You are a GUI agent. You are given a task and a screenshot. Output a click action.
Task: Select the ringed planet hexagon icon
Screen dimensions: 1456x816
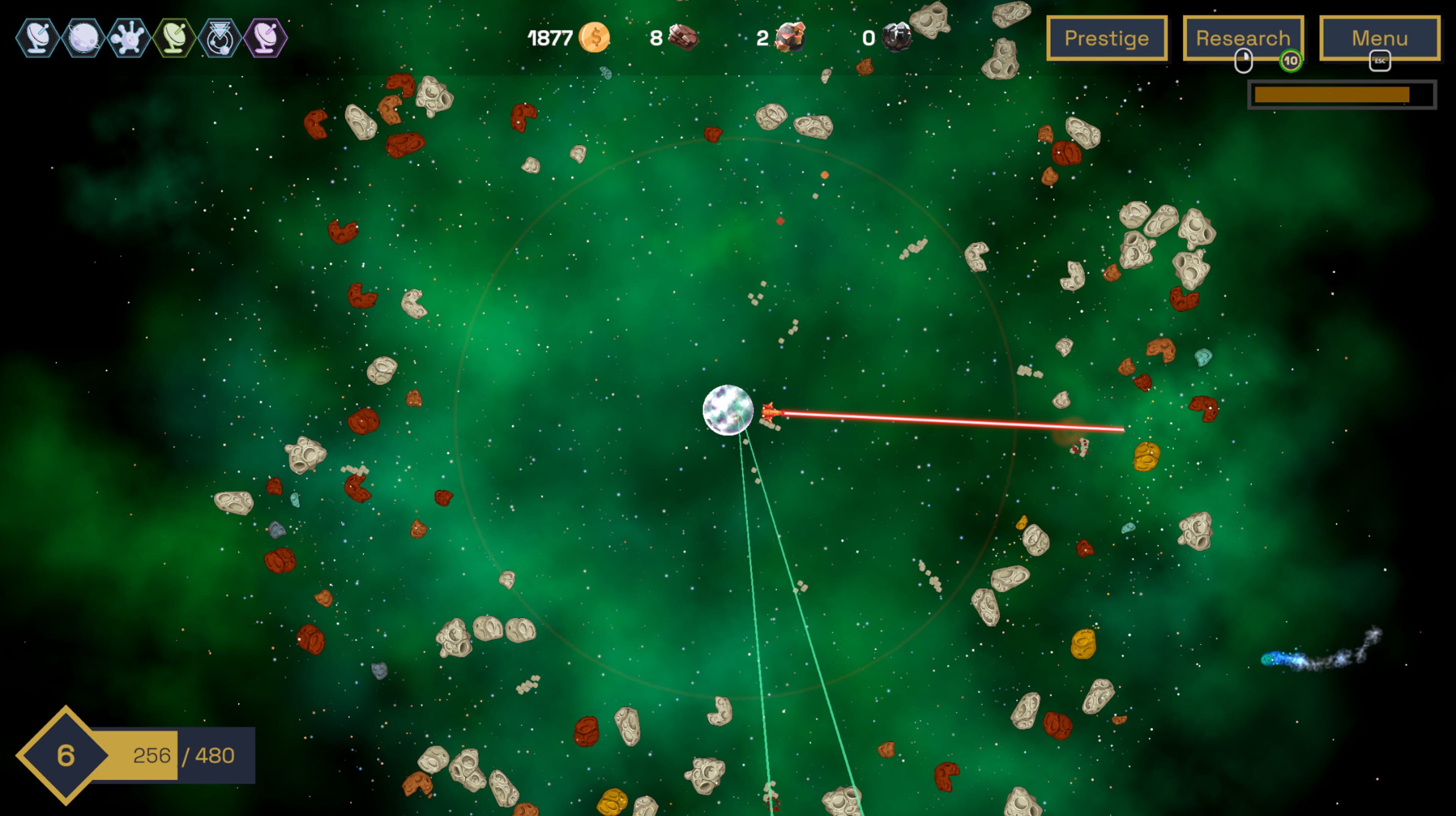click(x=84, y=38)
